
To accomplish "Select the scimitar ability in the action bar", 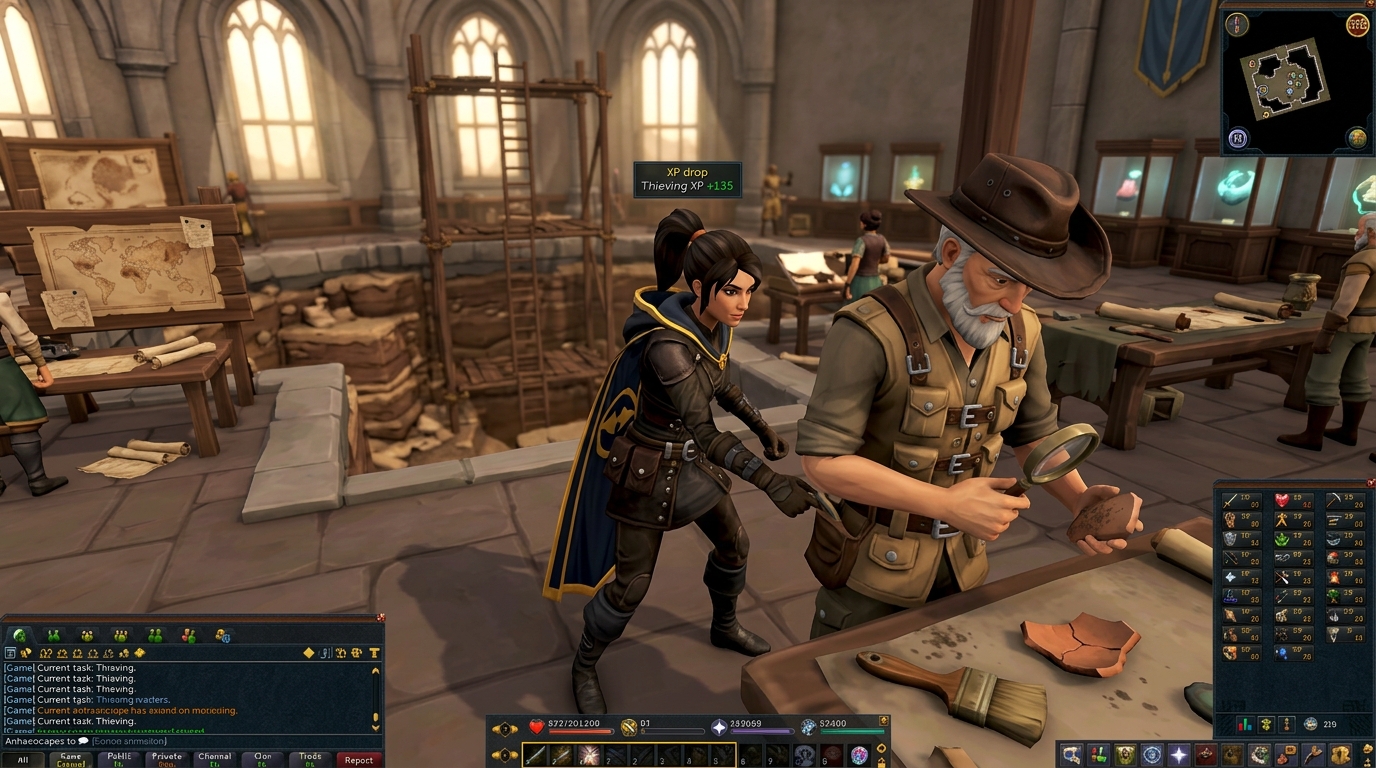I will tap(536, 754).
